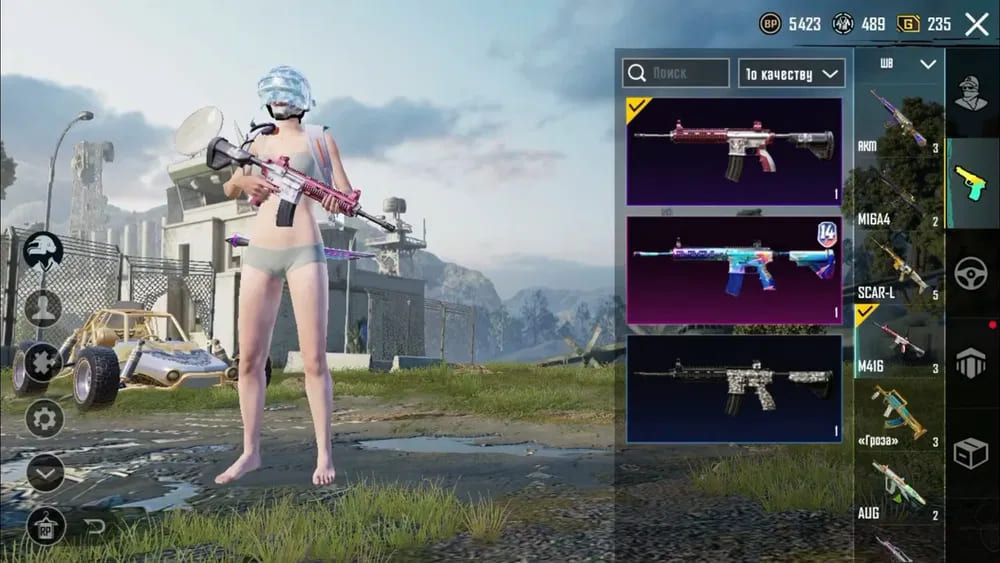1000x563 pixels.
Task: Choose the blue glacier M416 skin
Action: 734,270
